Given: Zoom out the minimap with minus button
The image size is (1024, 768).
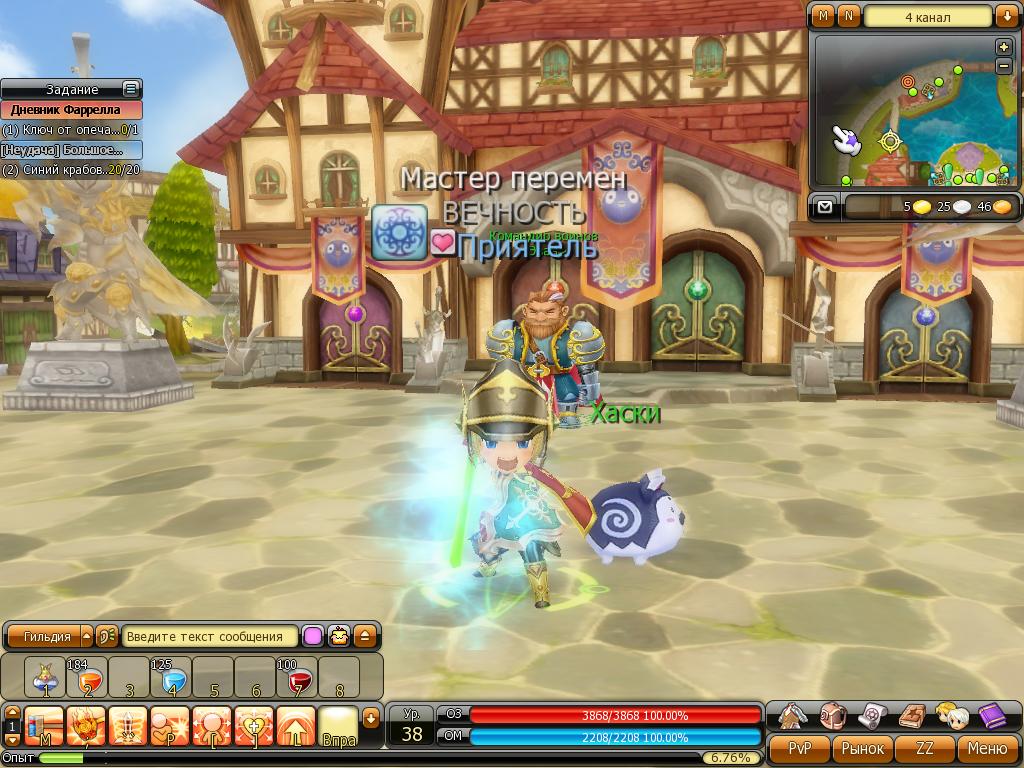Looking at the screenshot, I should pyautogui.click(x=1004, y=66).
